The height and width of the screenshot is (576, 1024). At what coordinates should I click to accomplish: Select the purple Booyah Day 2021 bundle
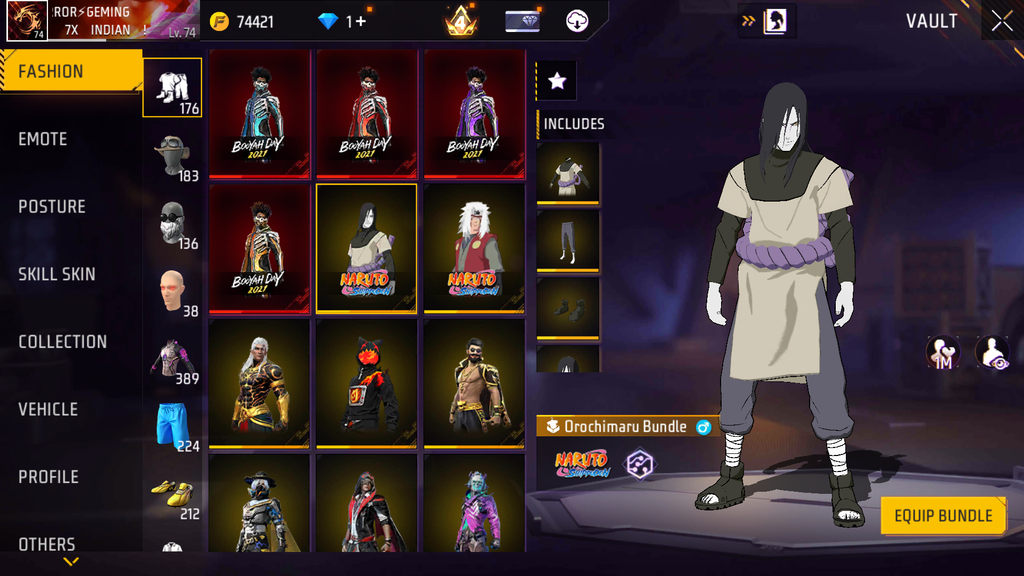coord(474,114)
